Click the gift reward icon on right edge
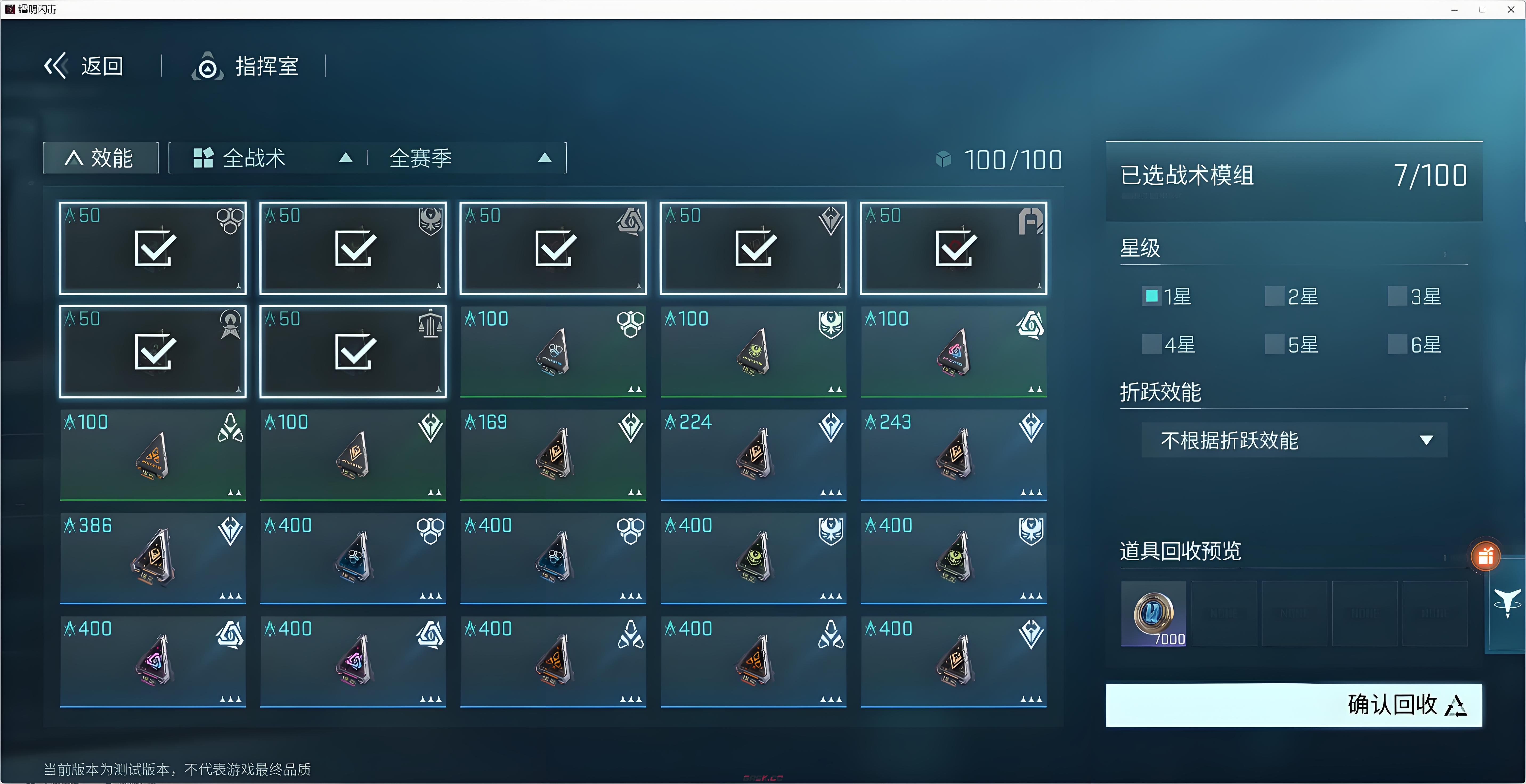This screenshot has height=784, width=1526. [x=1485, y=556]
